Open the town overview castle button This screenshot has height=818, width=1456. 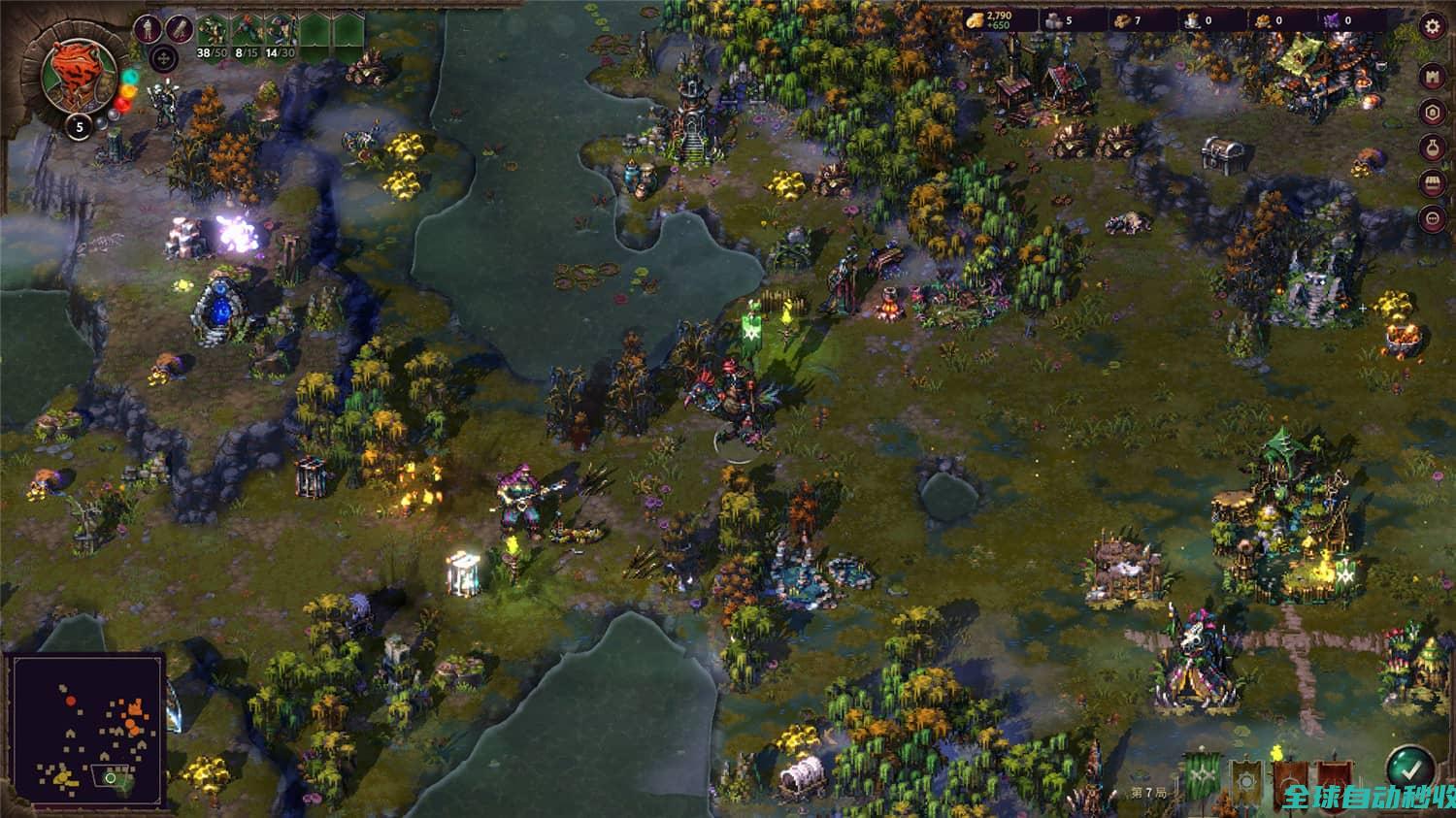[x=1433, y=77]
